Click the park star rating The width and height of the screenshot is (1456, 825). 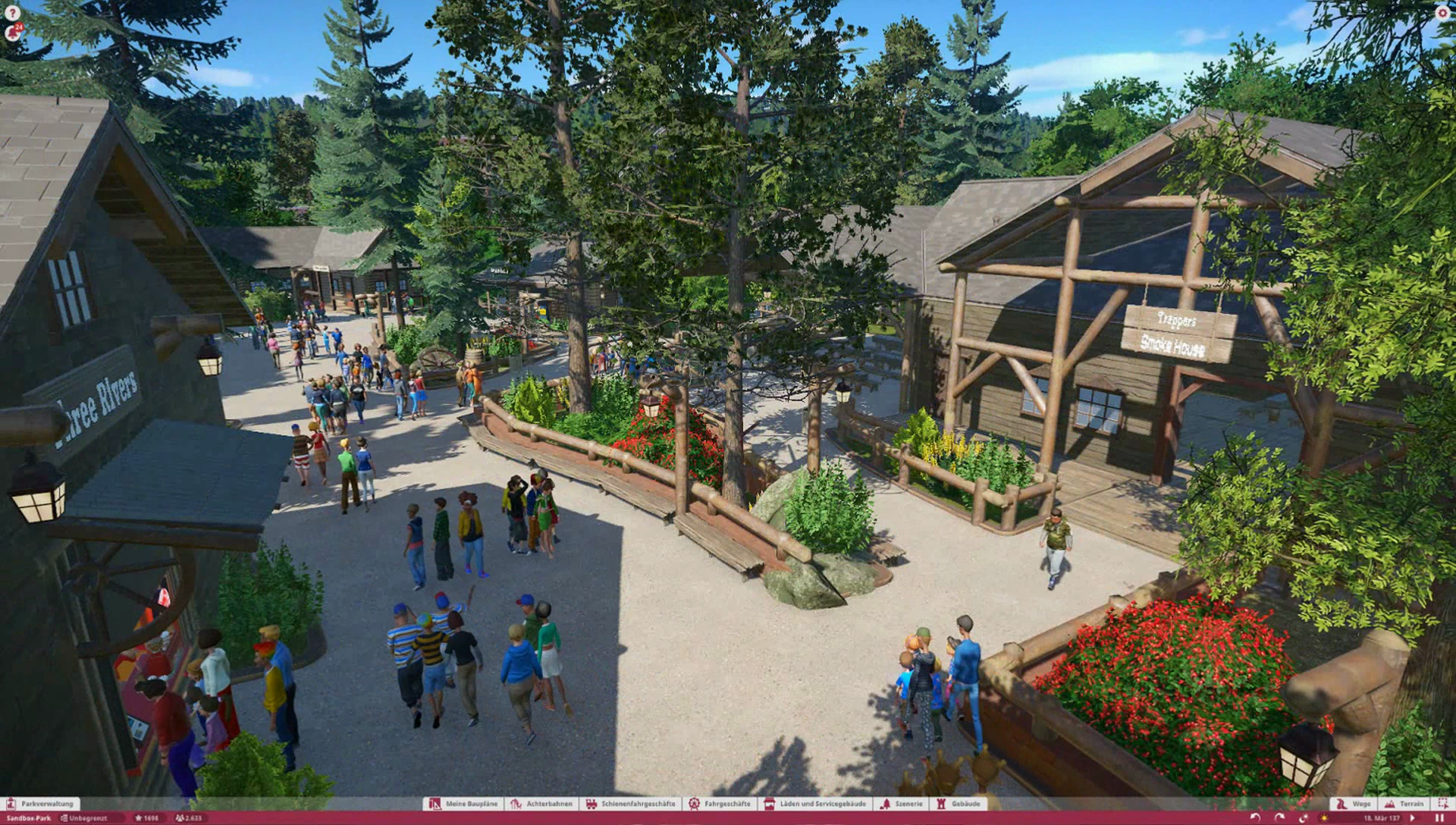coord(146,818)
